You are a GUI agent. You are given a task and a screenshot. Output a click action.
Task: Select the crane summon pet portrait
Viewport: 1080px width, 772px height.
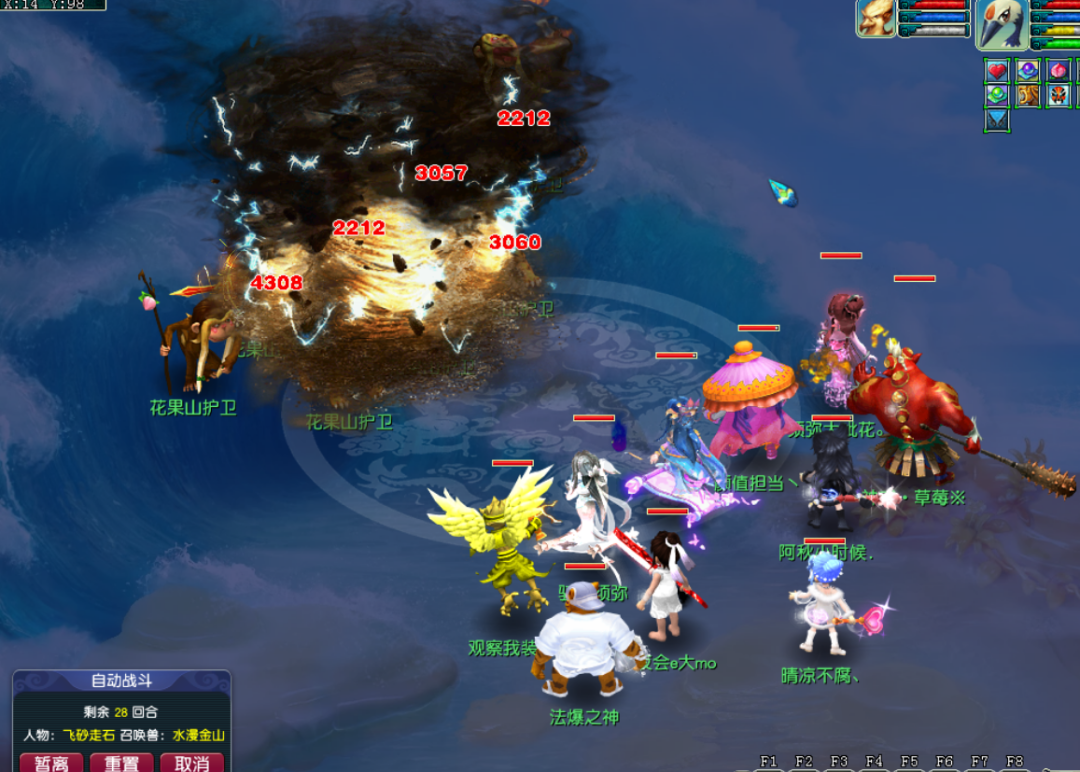point(1002,24)
